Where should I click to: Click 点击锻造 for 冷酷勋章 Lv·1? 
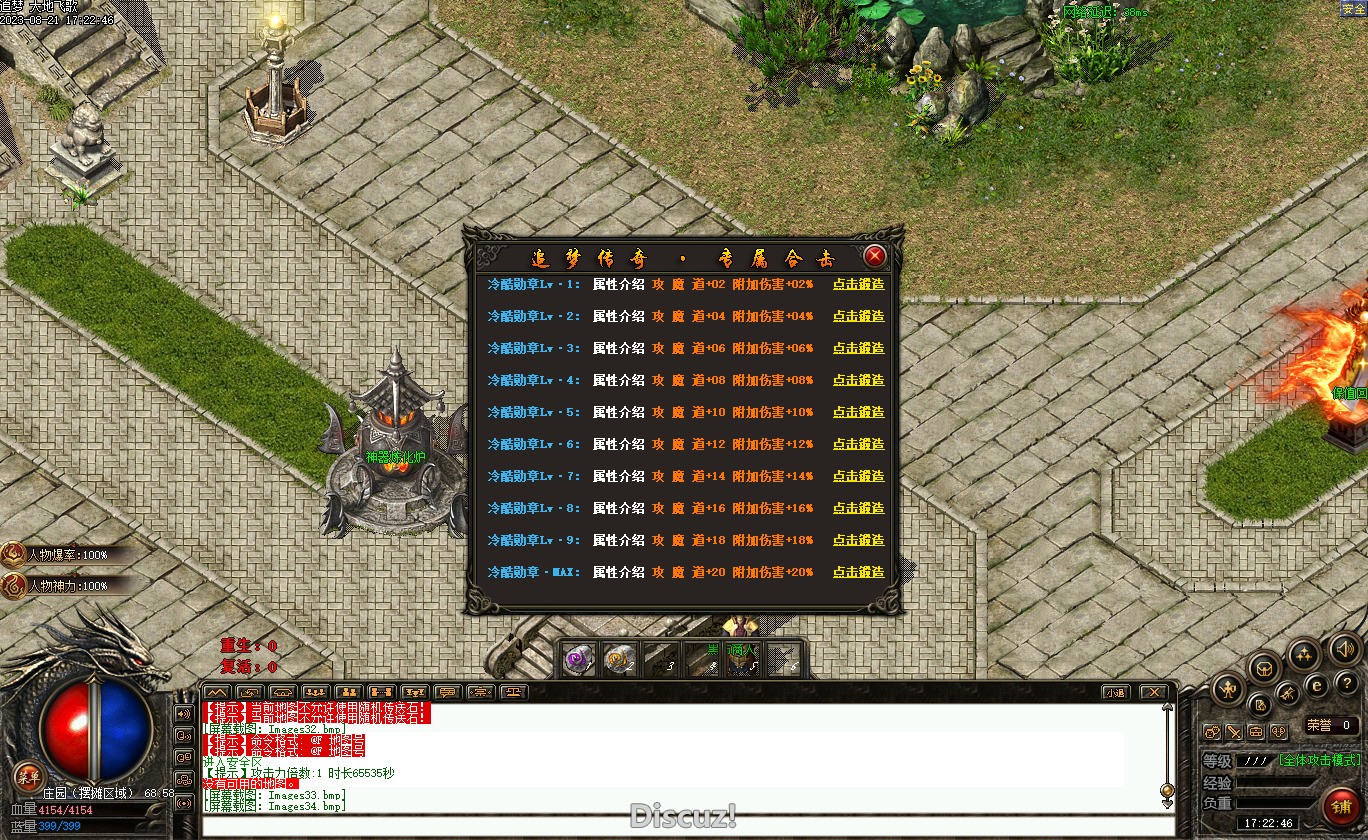pyautogui.click(x=858, y=284)
